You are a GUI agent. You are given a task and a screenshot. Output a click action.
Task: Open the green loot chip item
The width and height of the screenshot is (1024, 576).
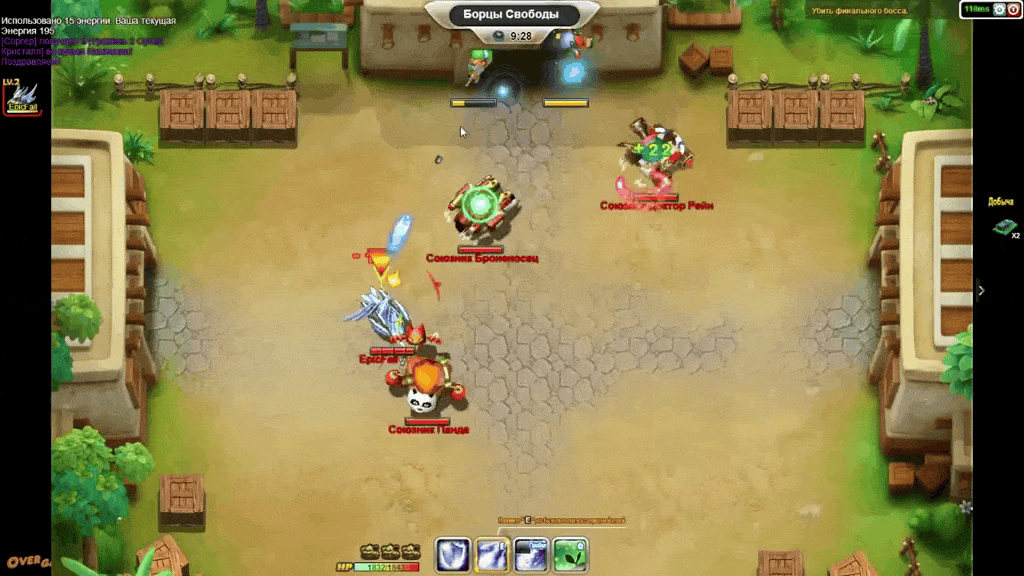pyautogui.click(x=1003, y=227)
